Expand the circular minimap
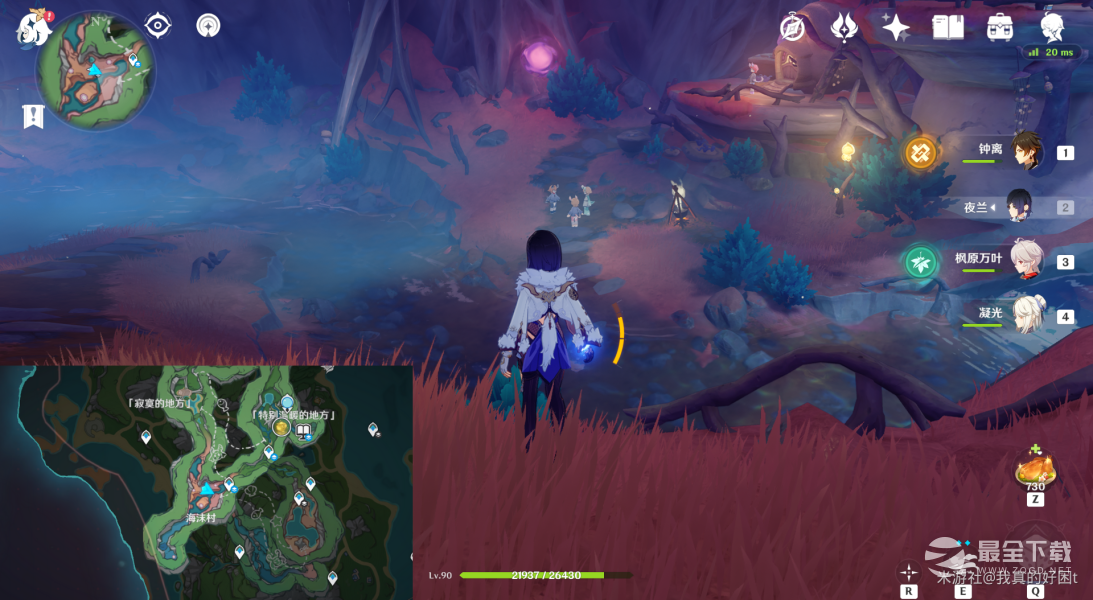The height and width of the screenshot is (600, 1093). [96, 71]
